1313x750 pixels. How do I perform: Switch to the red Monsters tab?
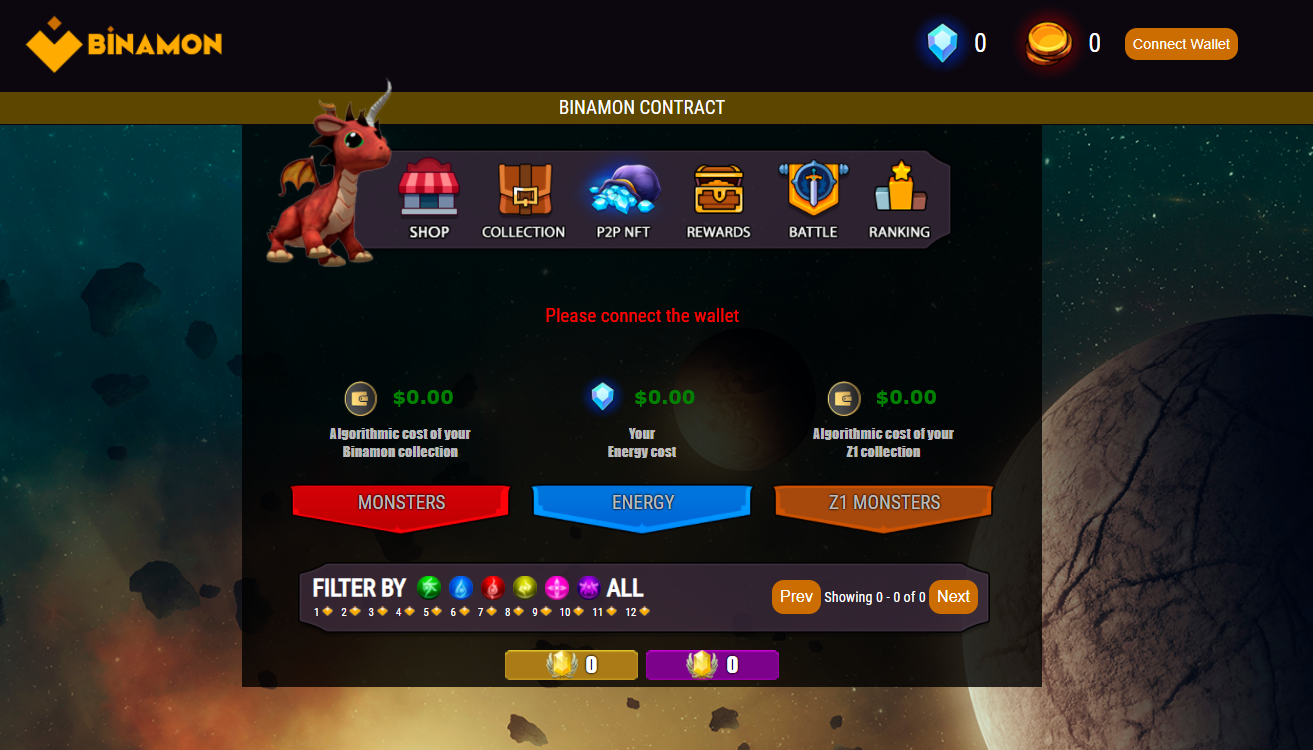(x=401, y=503)
